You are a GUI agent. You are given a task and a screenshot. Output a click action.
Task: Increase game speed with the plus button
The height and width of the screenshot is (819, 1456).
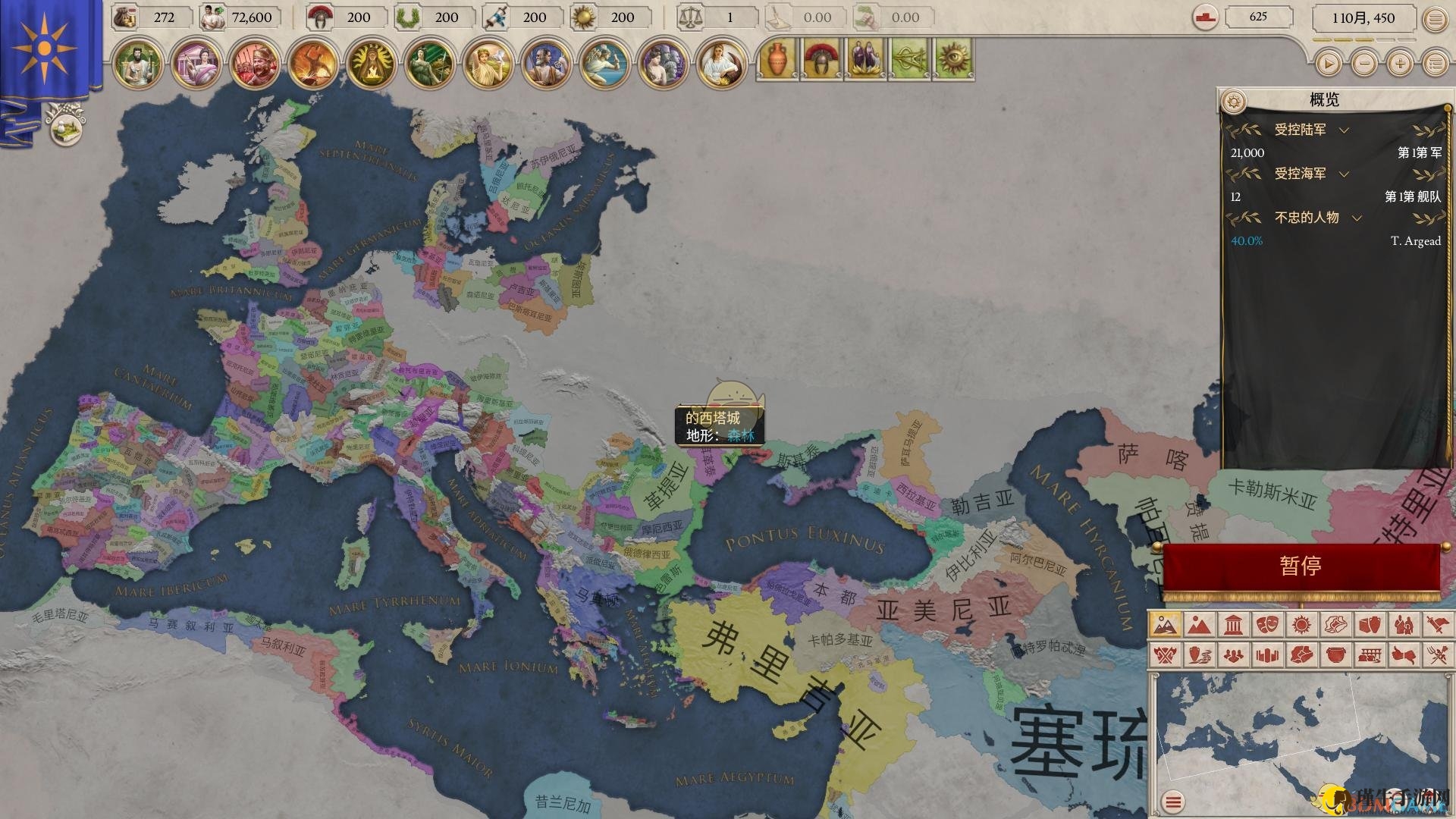tap(1400, 64)
